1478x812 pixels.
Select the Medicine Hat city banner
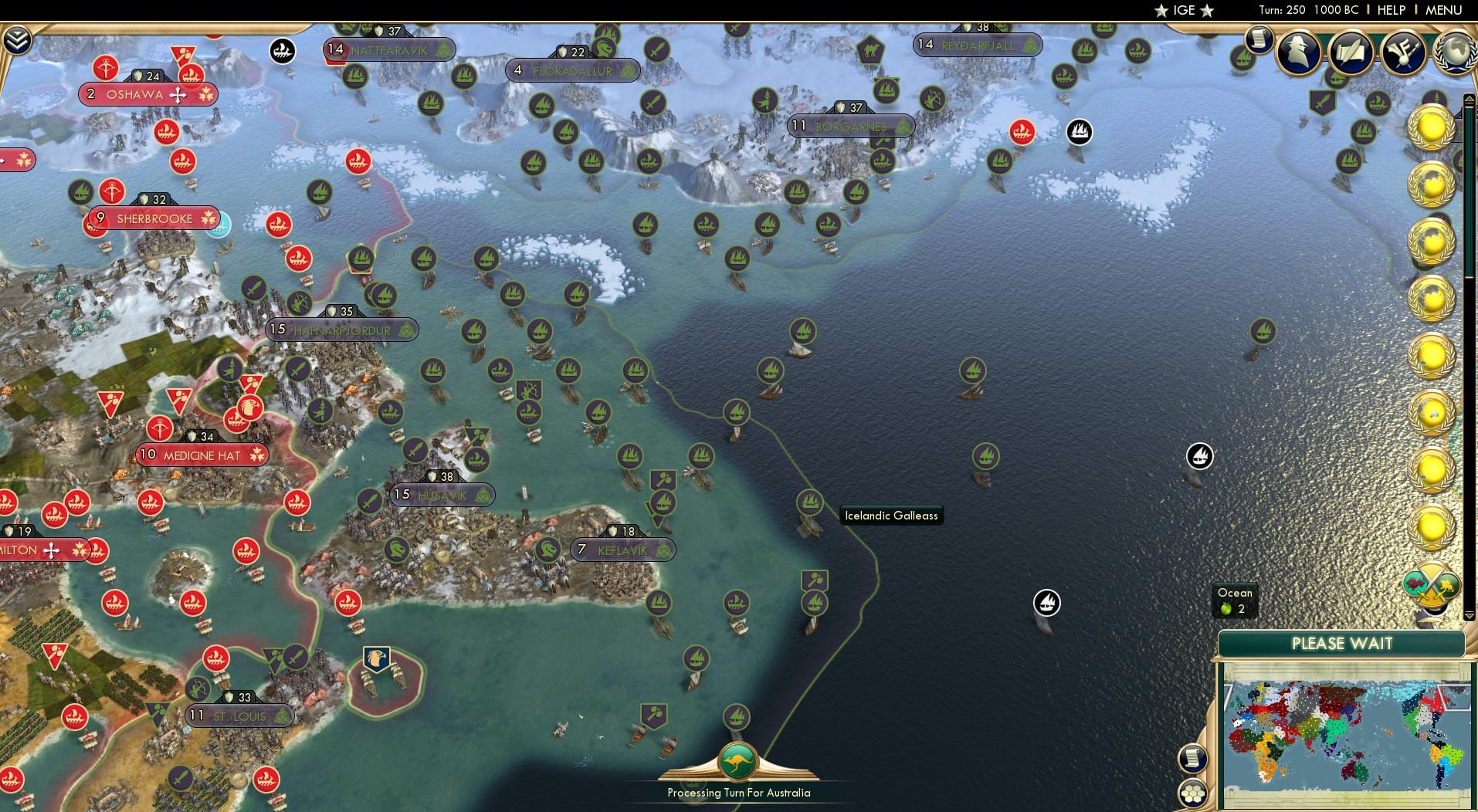202,455
